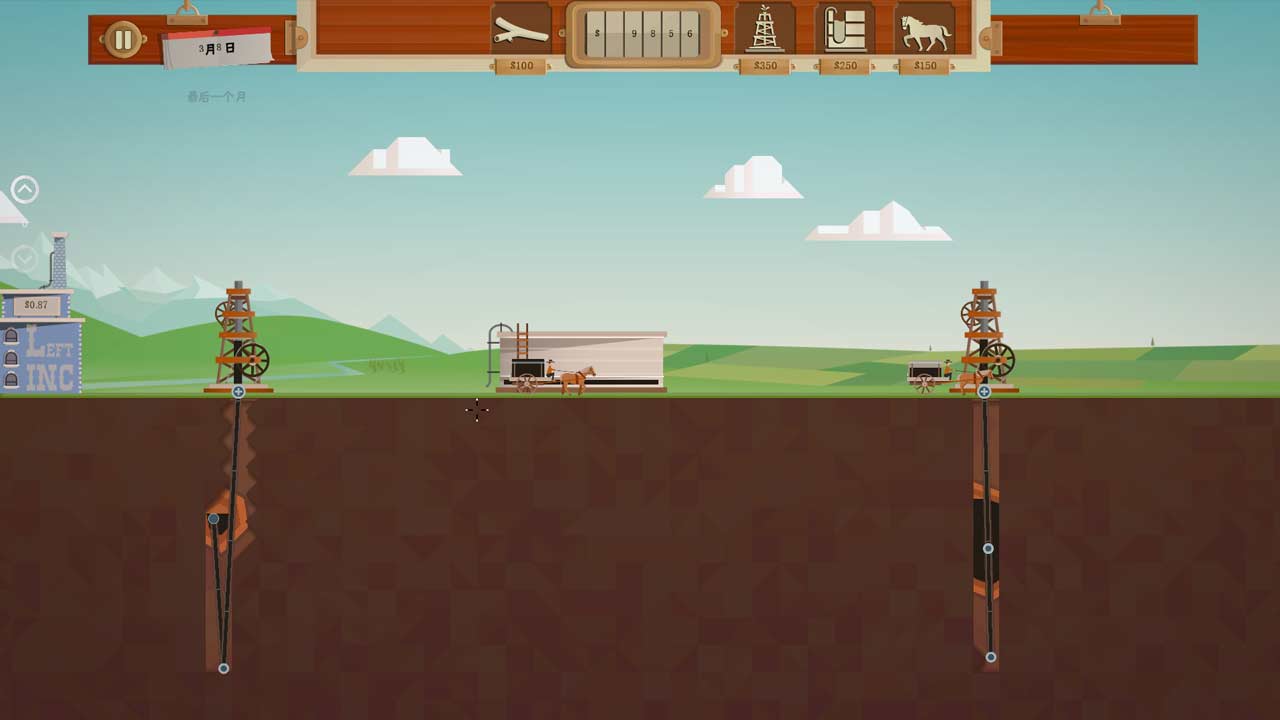Buy a dowser for $100
The width and height of the screenshot is (1280, 720).
point(521,30)
